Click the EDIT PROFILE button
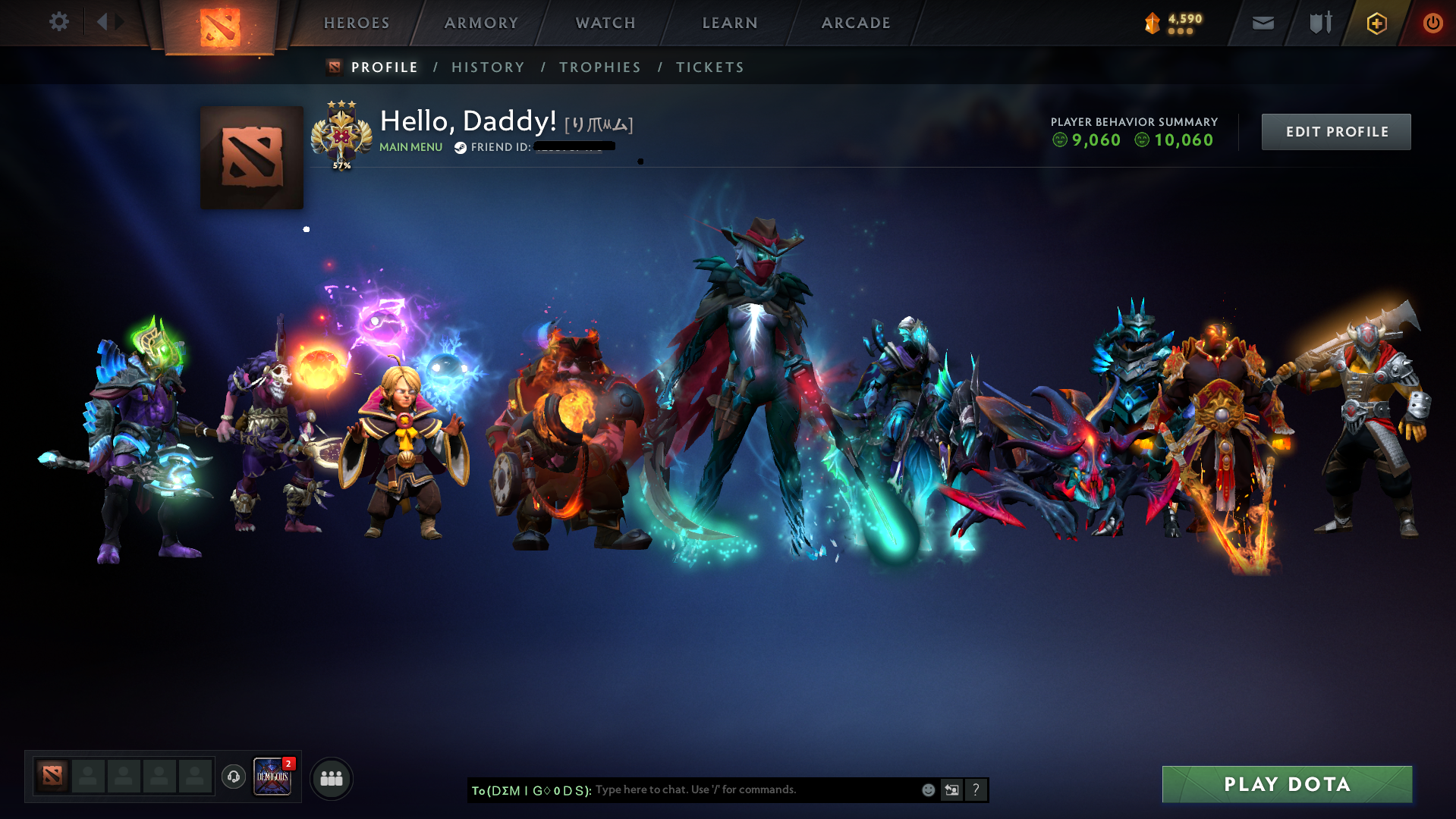Viewport: 1456px width, 819px height. point(1335,131)
